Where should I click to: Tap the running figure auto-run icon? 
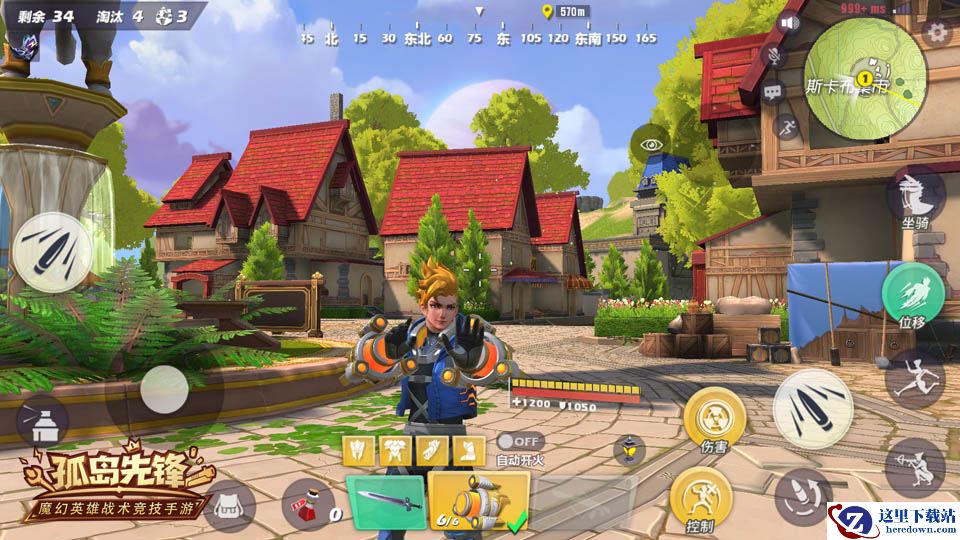pyautogui.click(x=787, y=127)
